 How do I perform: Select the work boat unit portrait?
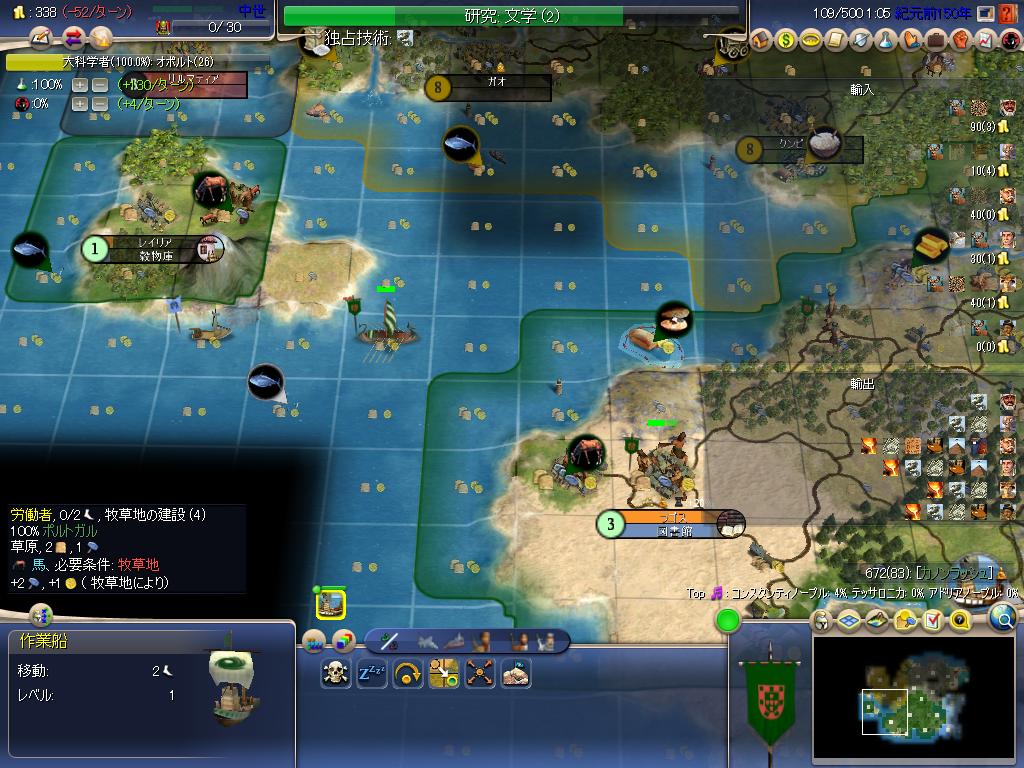(x=331, y=604)
